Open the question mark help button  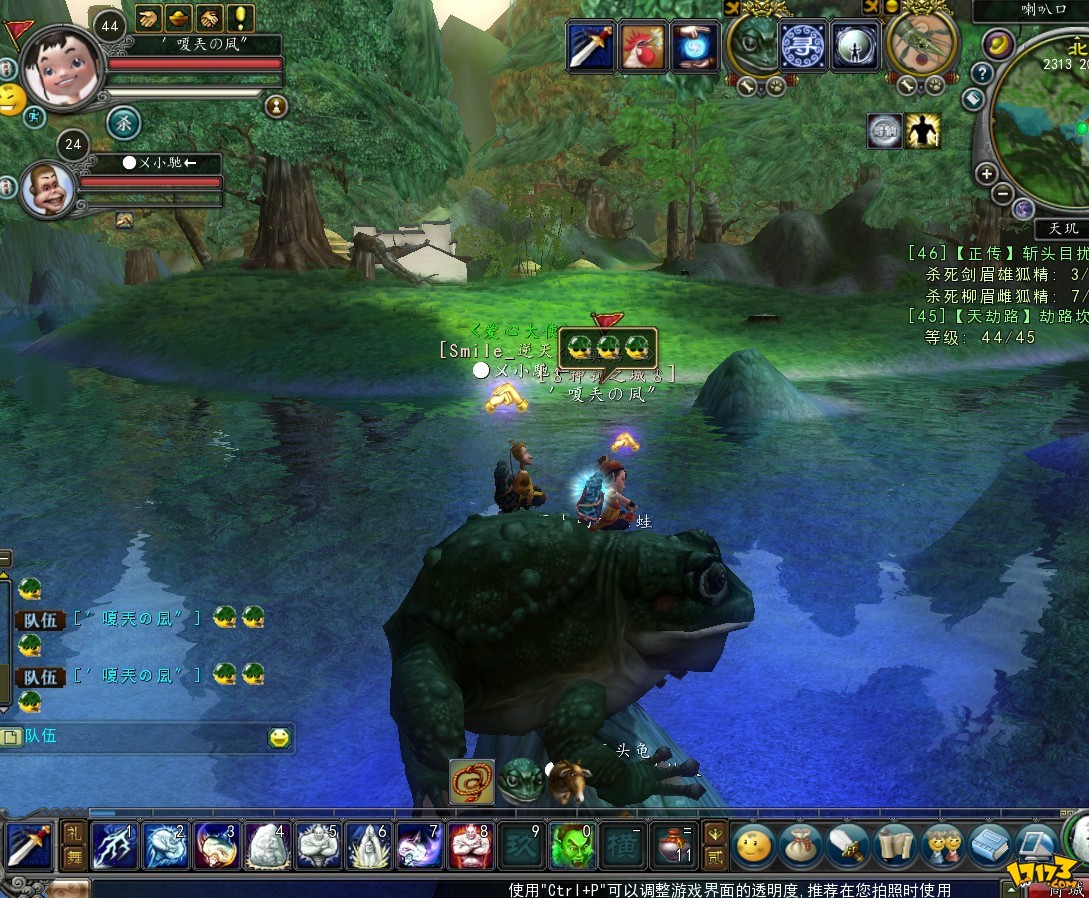tap(982, 73)
